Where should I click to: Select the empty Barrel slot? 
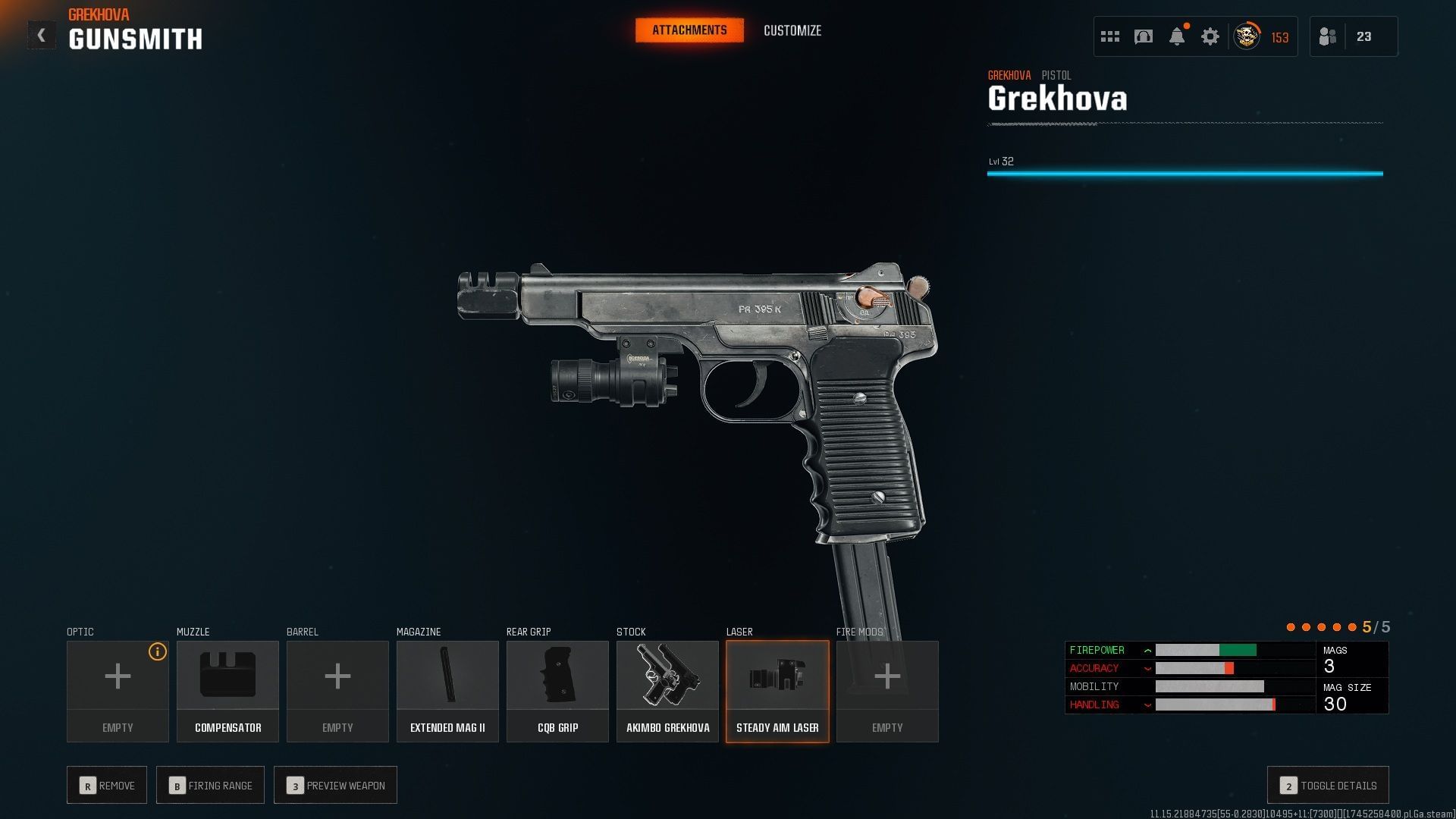tap(337, 691)
